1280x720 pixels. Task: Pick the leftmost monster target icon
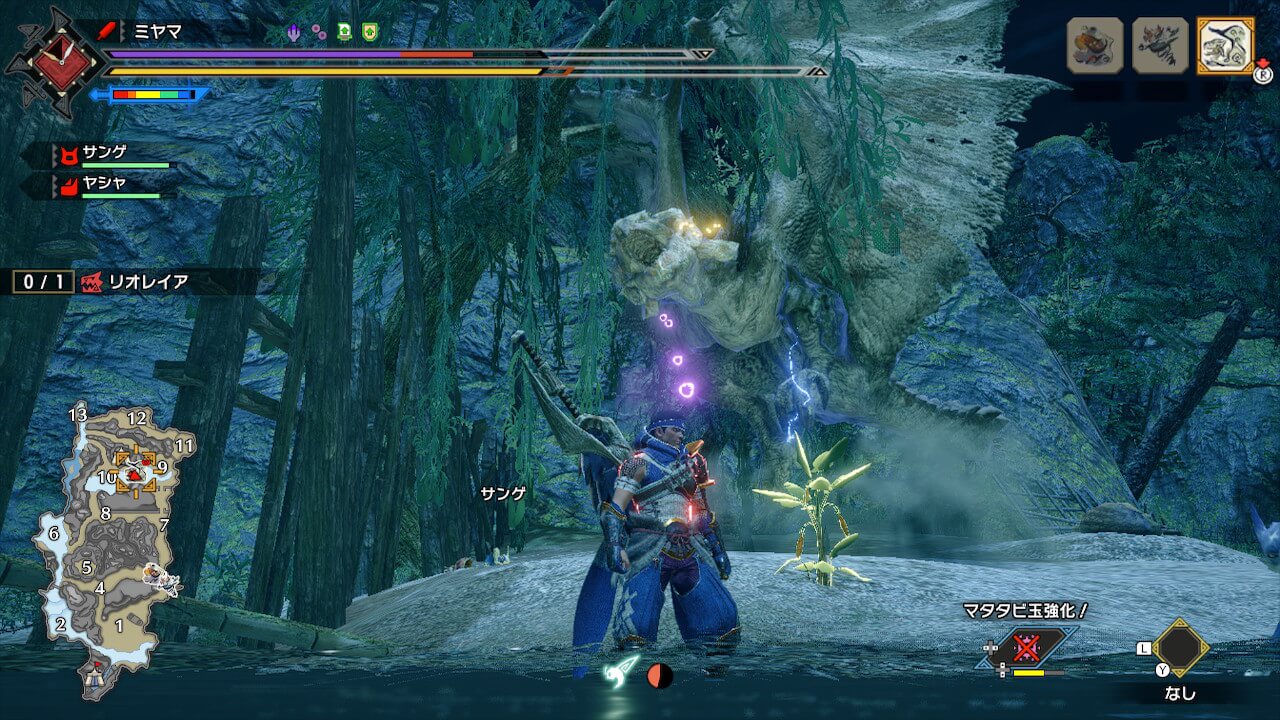pyautogui.click(x=1095, y=45)
